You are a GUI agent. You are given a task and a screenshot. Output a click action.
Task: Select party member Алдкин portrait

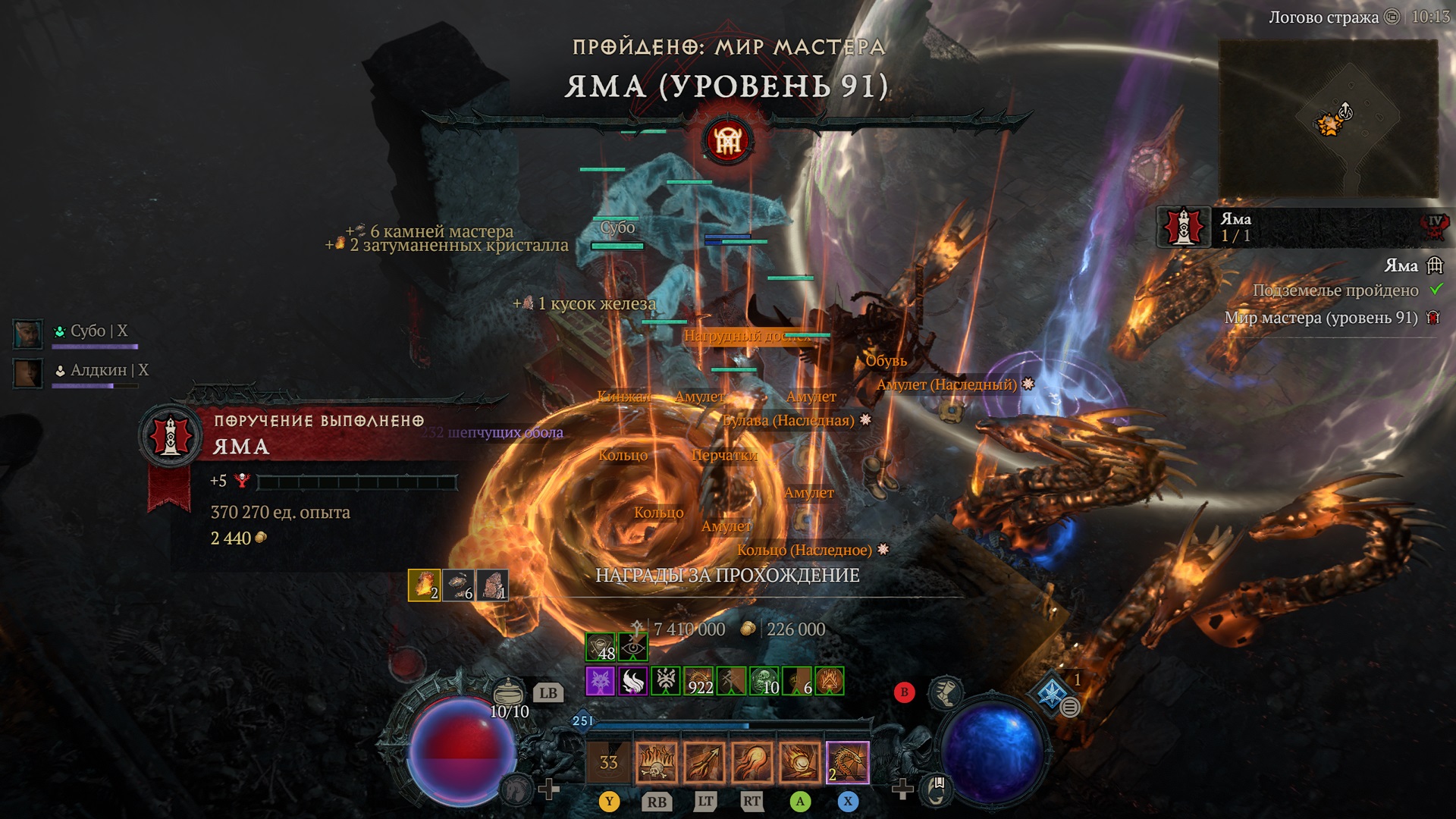[28, 373]
